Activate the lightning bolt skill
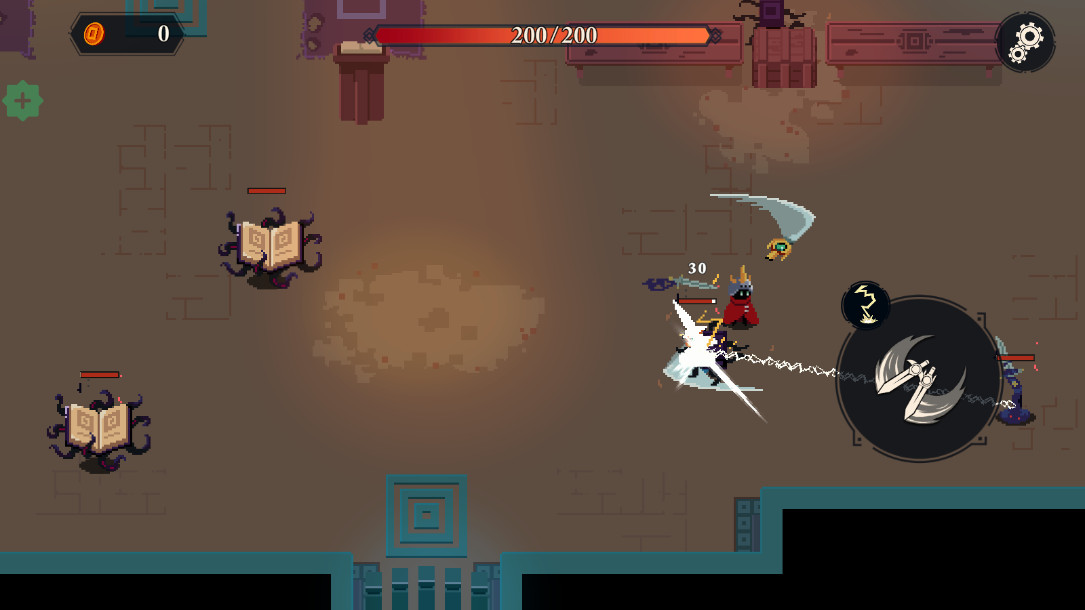 tap(866, 305)
